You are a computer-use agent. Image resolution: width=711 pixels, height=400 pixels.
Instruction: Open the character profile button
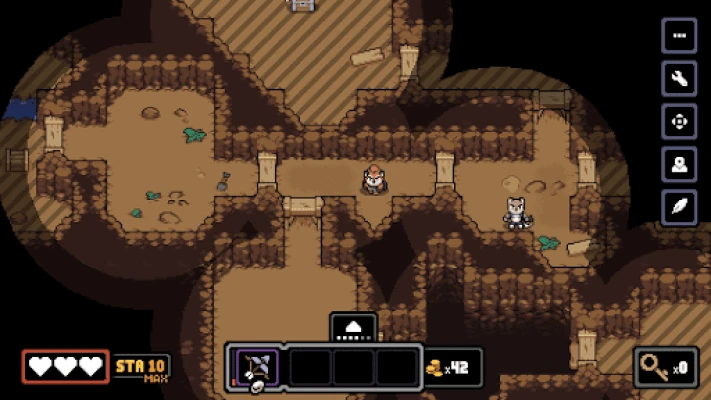pyautogui.click(x=679, y=165)
